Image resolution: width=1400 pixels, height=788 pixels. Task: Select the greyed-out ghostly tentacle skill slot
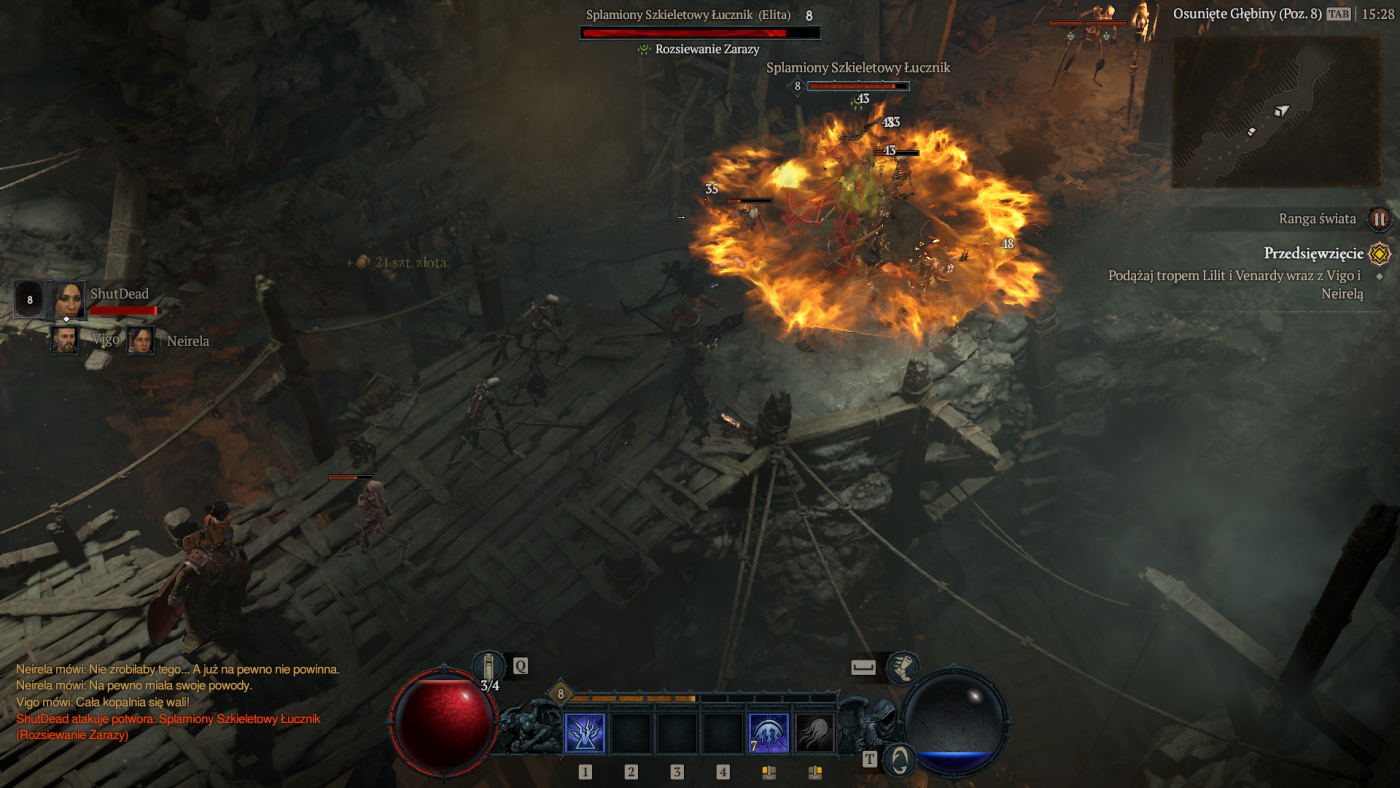pos(815,733)
